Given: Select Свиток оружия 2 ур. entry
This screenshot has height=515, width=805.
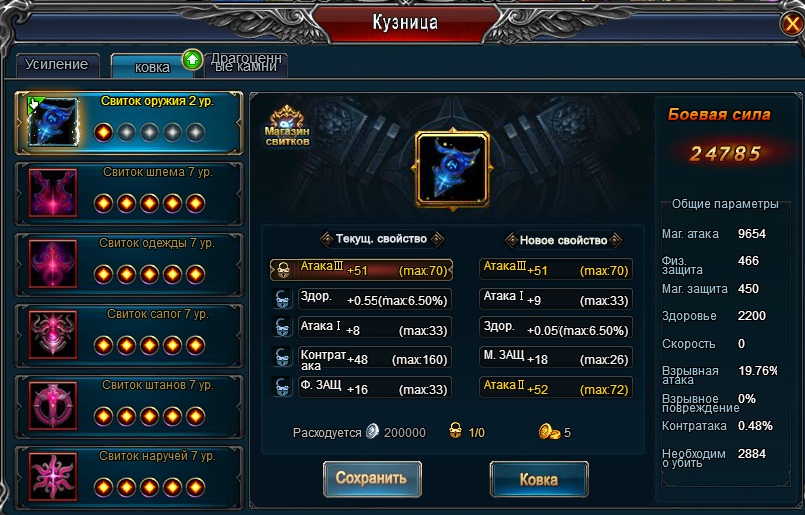Looking at the screenshot, I should point(128,121).
